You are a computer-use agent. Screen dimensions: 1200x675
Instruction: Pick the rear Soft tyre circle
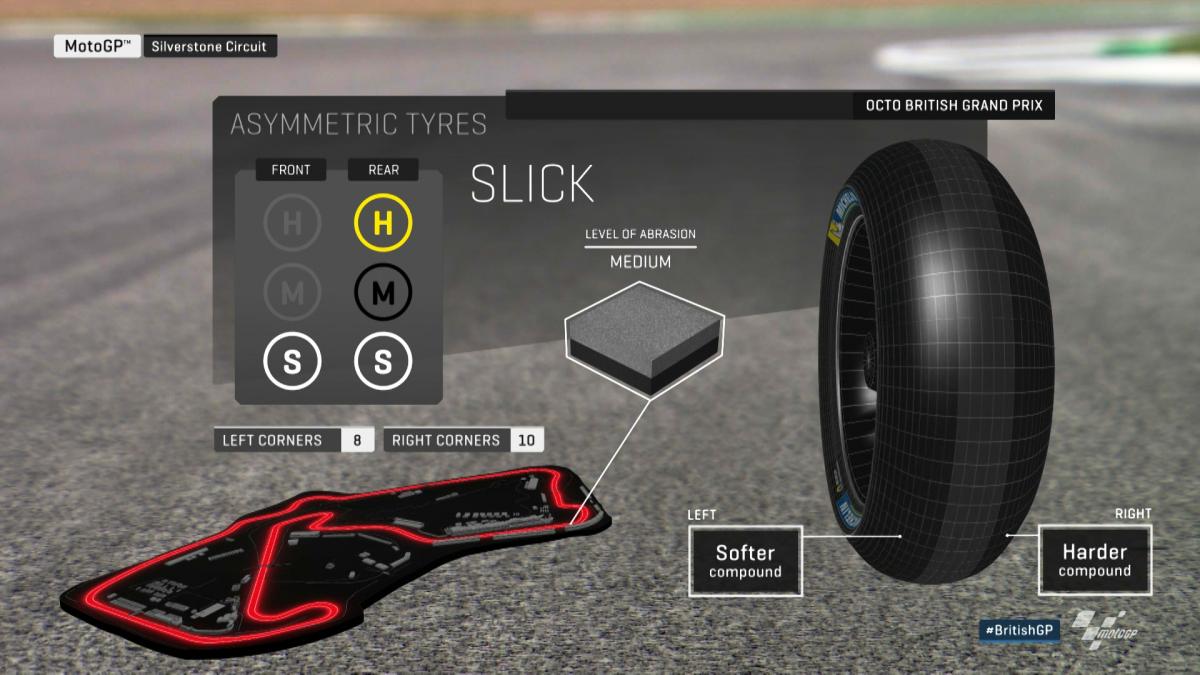coord(383,362)
